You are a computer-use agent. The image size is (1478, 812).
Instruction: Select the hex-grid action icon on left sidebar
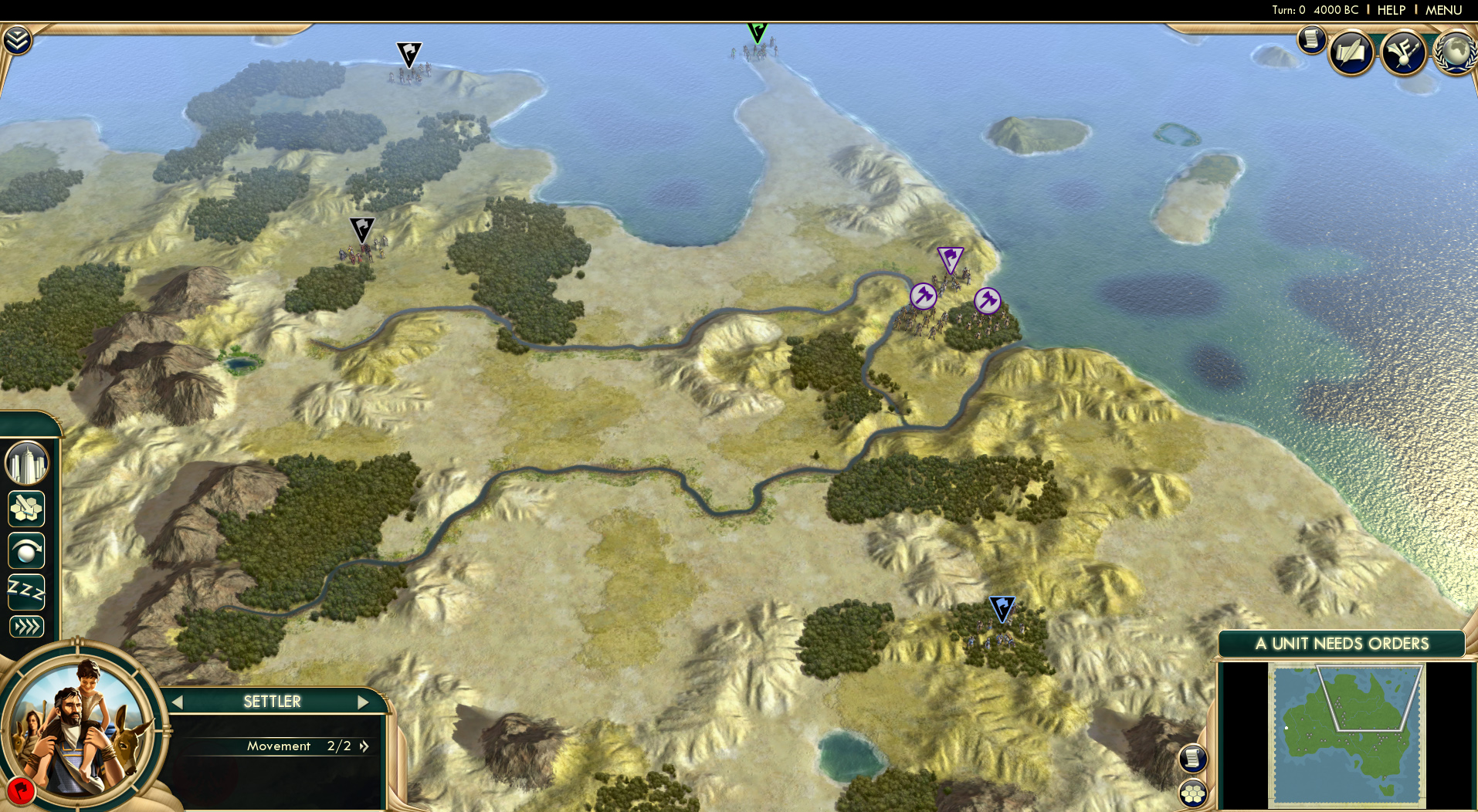(27, 509)
